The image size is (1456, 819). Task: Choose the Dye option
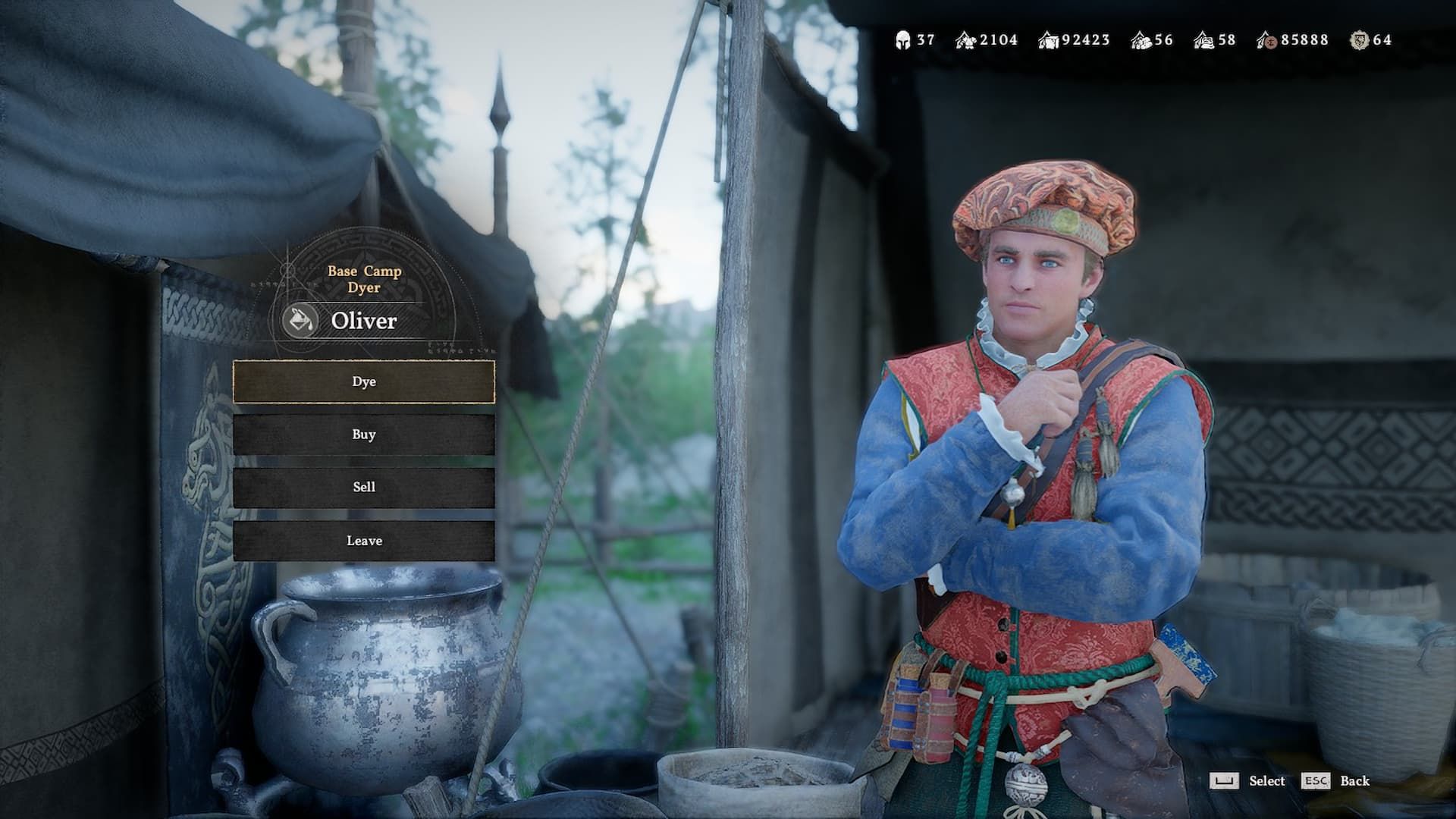(x=364, y=381)
